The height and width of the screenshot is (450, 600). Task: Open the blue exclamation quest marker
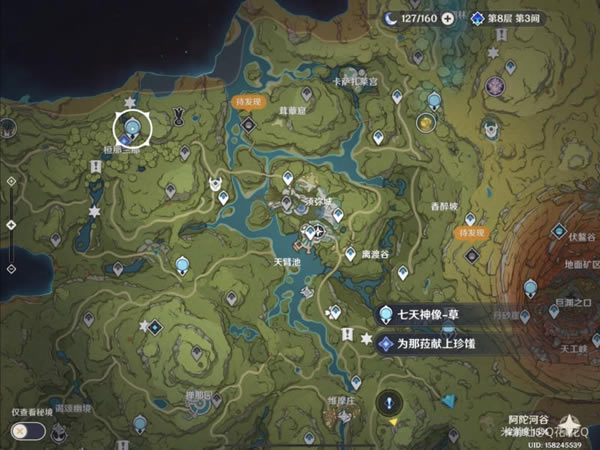tap(388, 403)
